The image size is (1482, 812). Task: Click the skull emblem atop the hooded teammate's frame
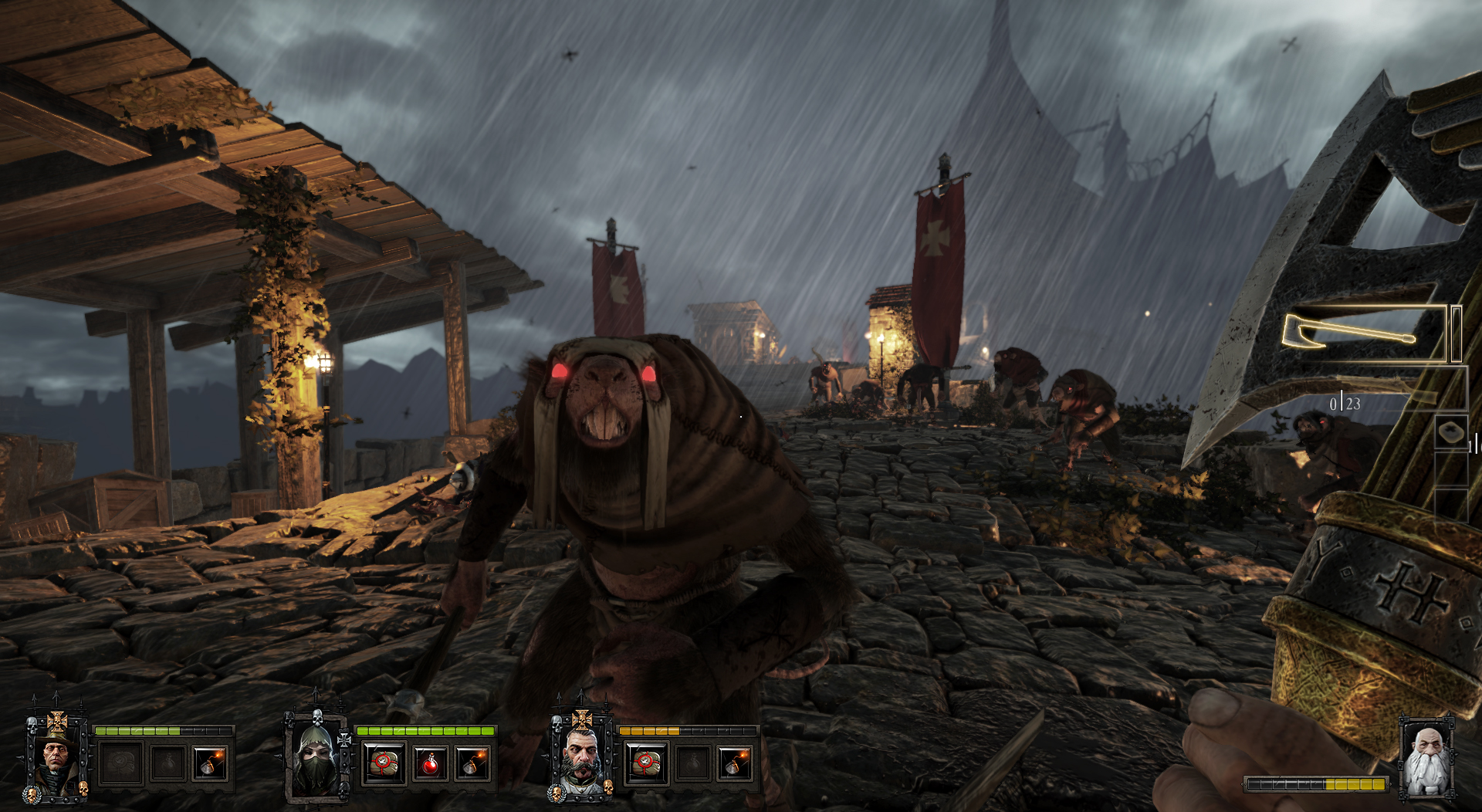(x=316, y=717)
